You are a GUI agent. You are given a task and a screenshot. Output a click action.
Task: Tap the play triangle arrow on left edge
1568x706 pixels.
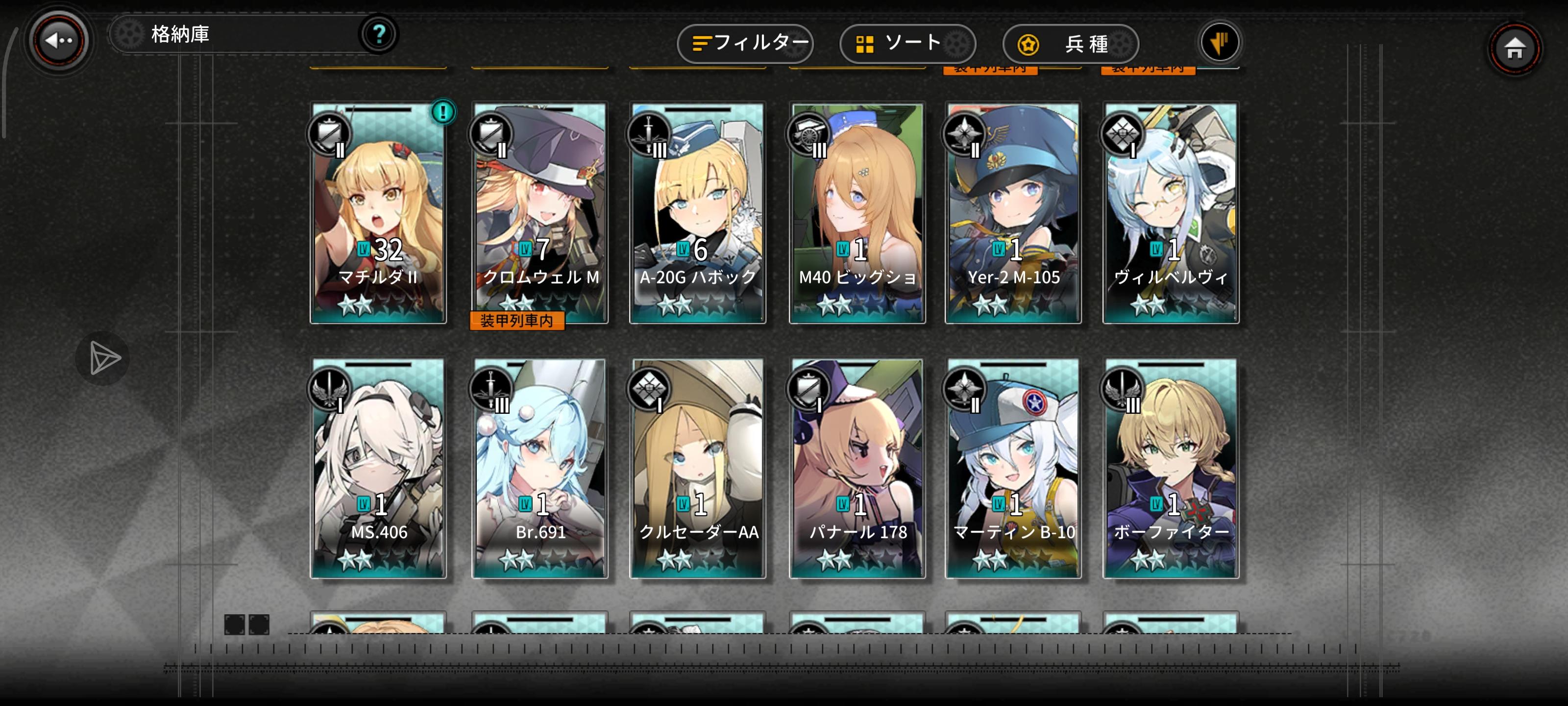[x=102, y=358]
